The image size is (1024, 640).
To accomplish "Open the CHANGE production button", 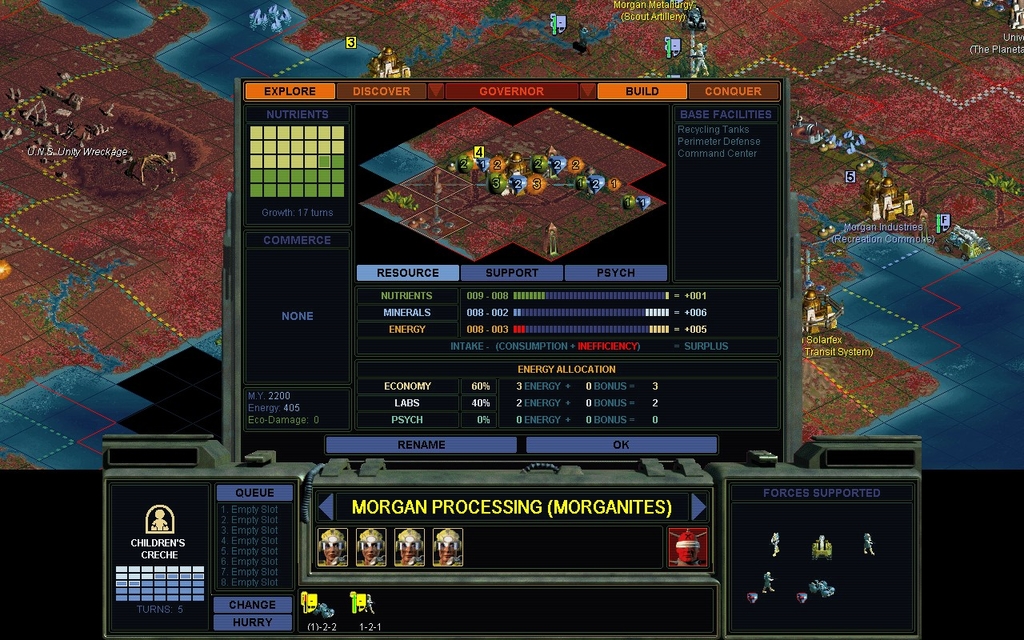I will tap(252, 605).
